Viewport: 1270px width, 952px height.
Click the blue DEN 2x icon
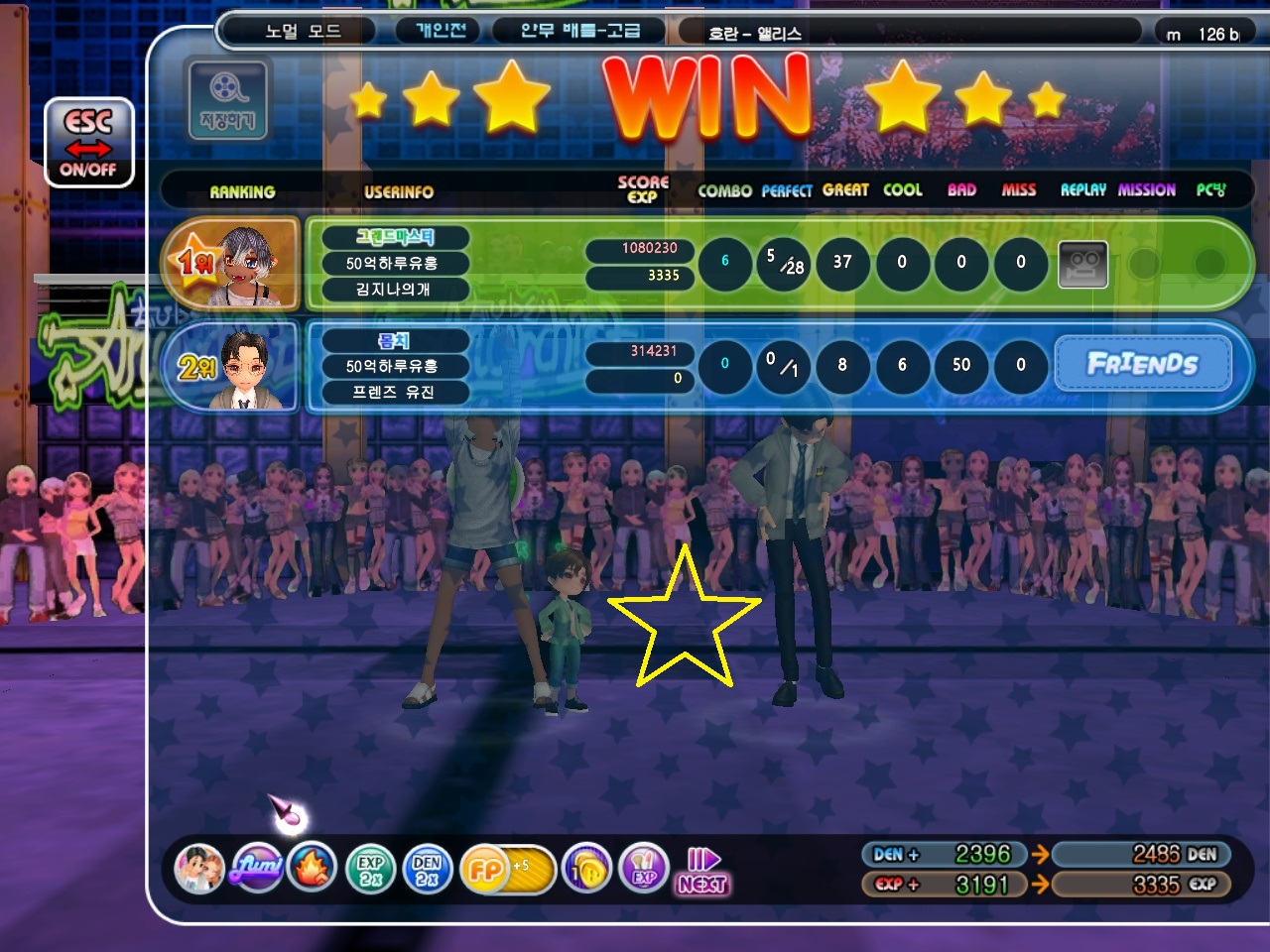coord(427,870)
